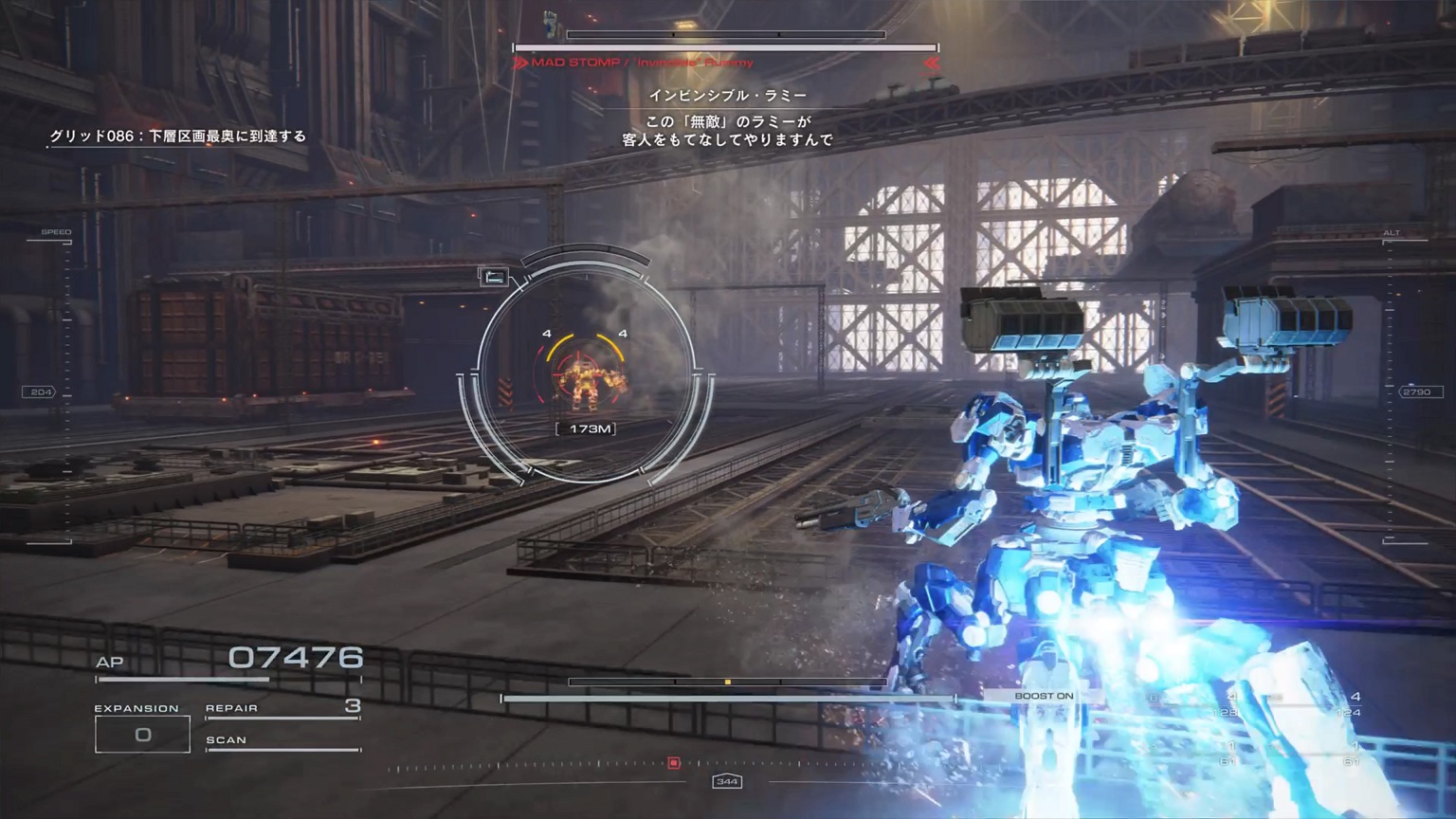Select the Grid 086 objective tracker text
The width and height of the screenshot is (1456, 819).
[x=178, y=136]
